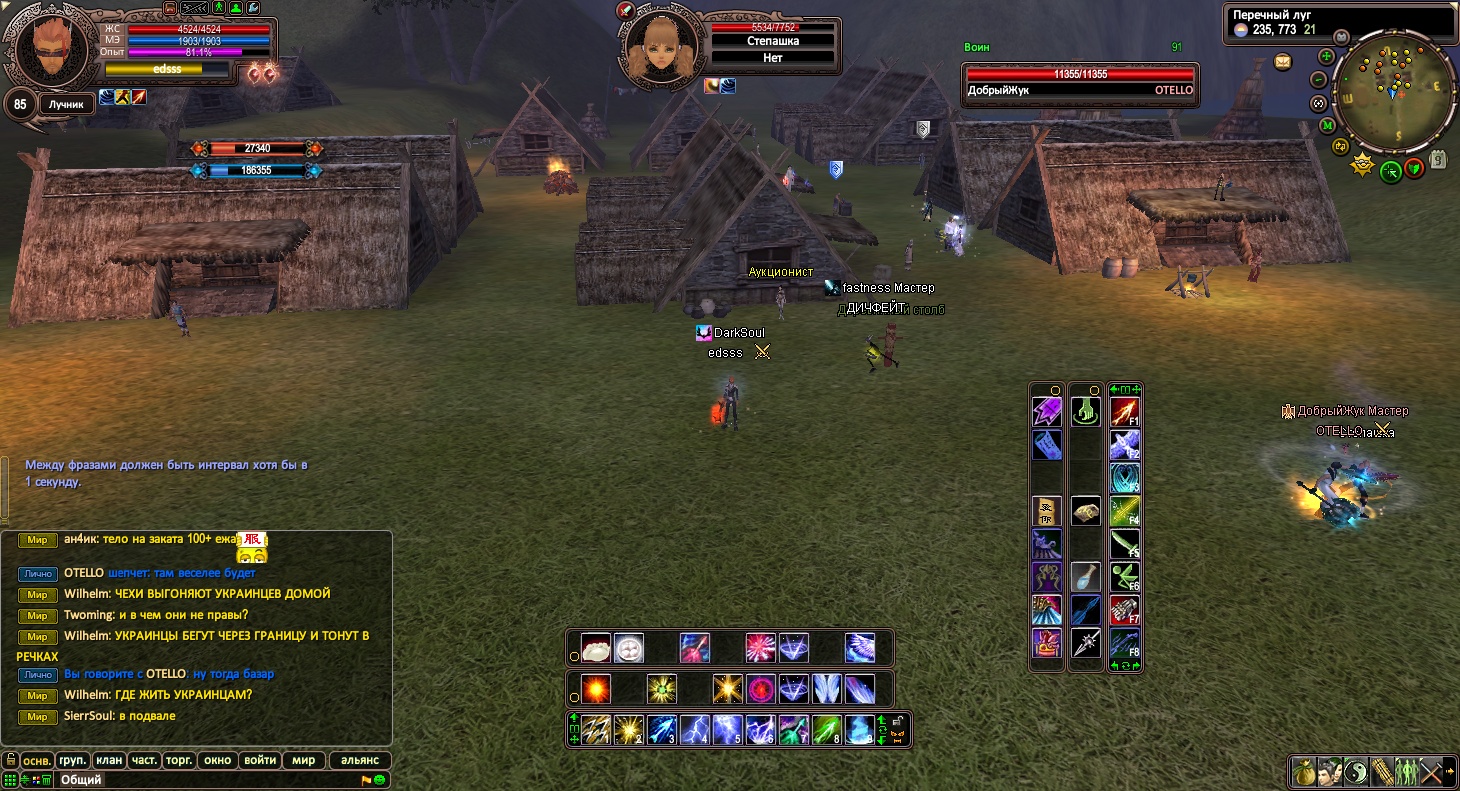Viewport: 1460px width, 791px height.
Task: Click the chat input field labeled Общий
Action: pyautogui.click(x=200, y=780)
